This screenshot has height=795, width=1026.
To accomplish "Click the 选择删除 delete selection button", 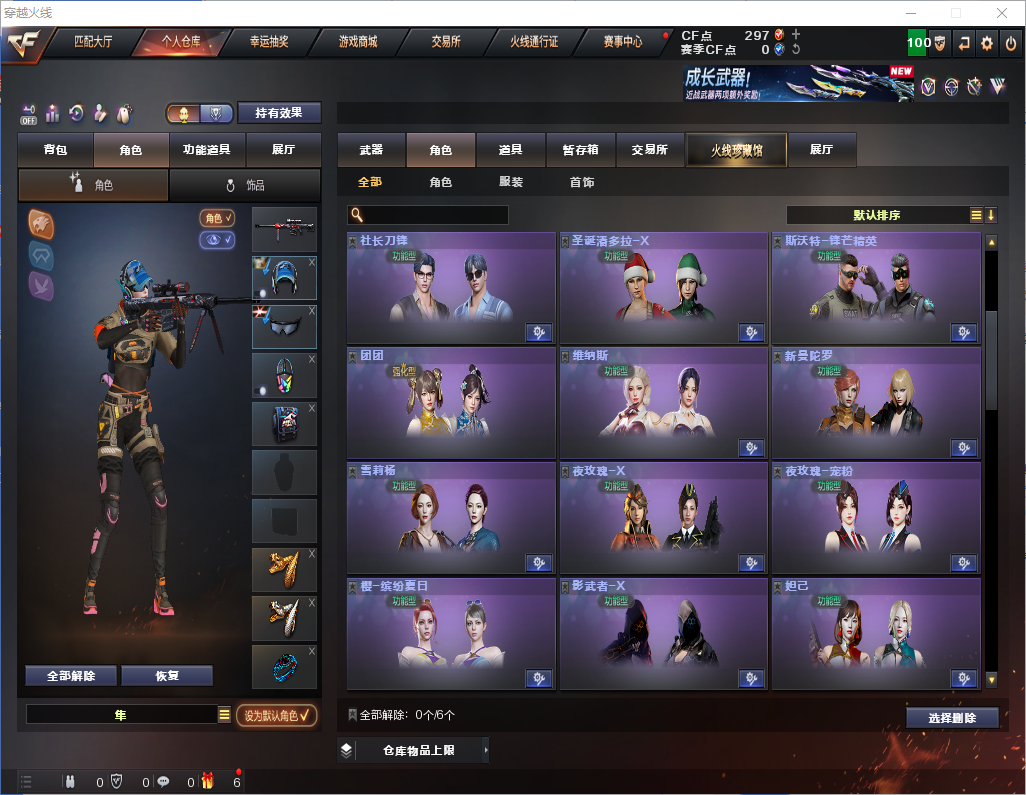I will point(952,718).
